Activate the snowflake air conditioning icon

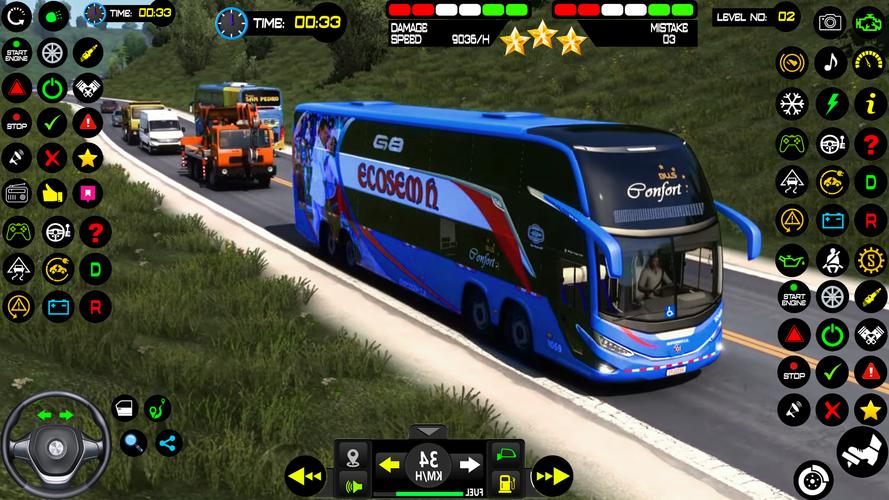792,104
